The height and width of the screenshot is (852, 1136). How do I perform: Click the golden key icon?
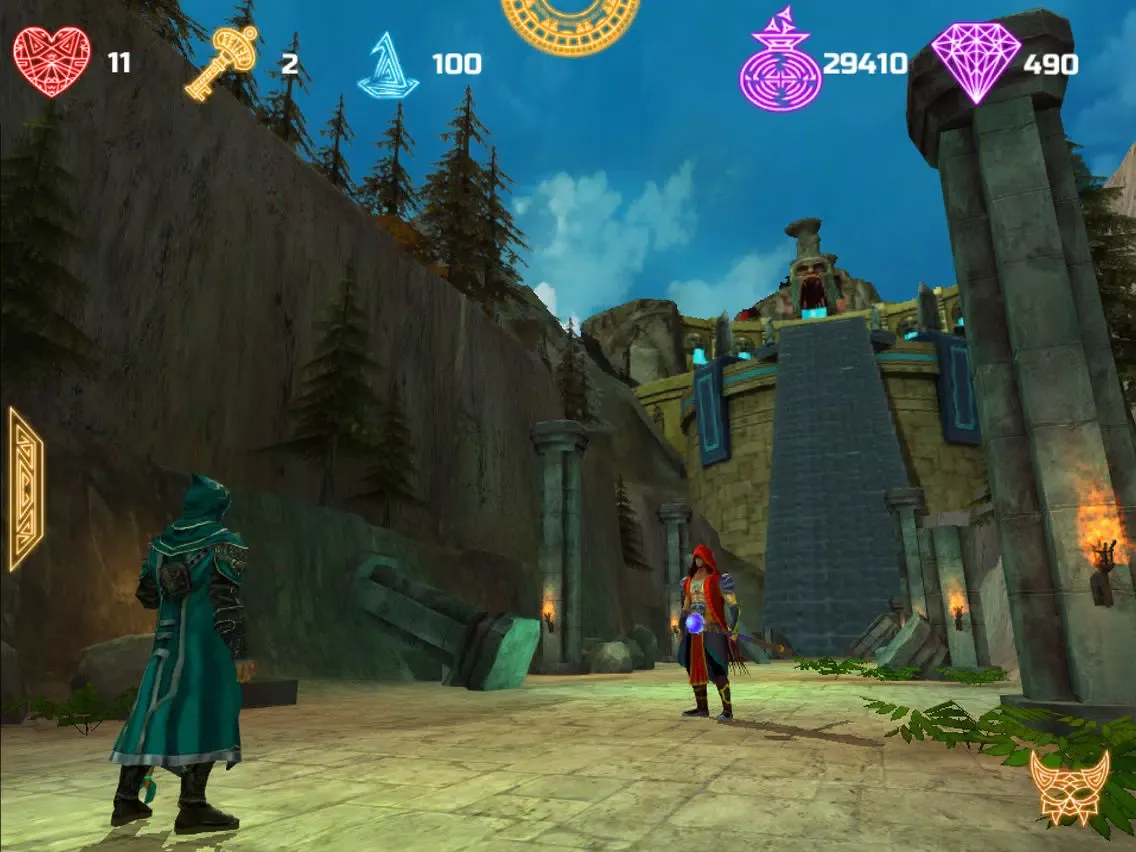221,62
